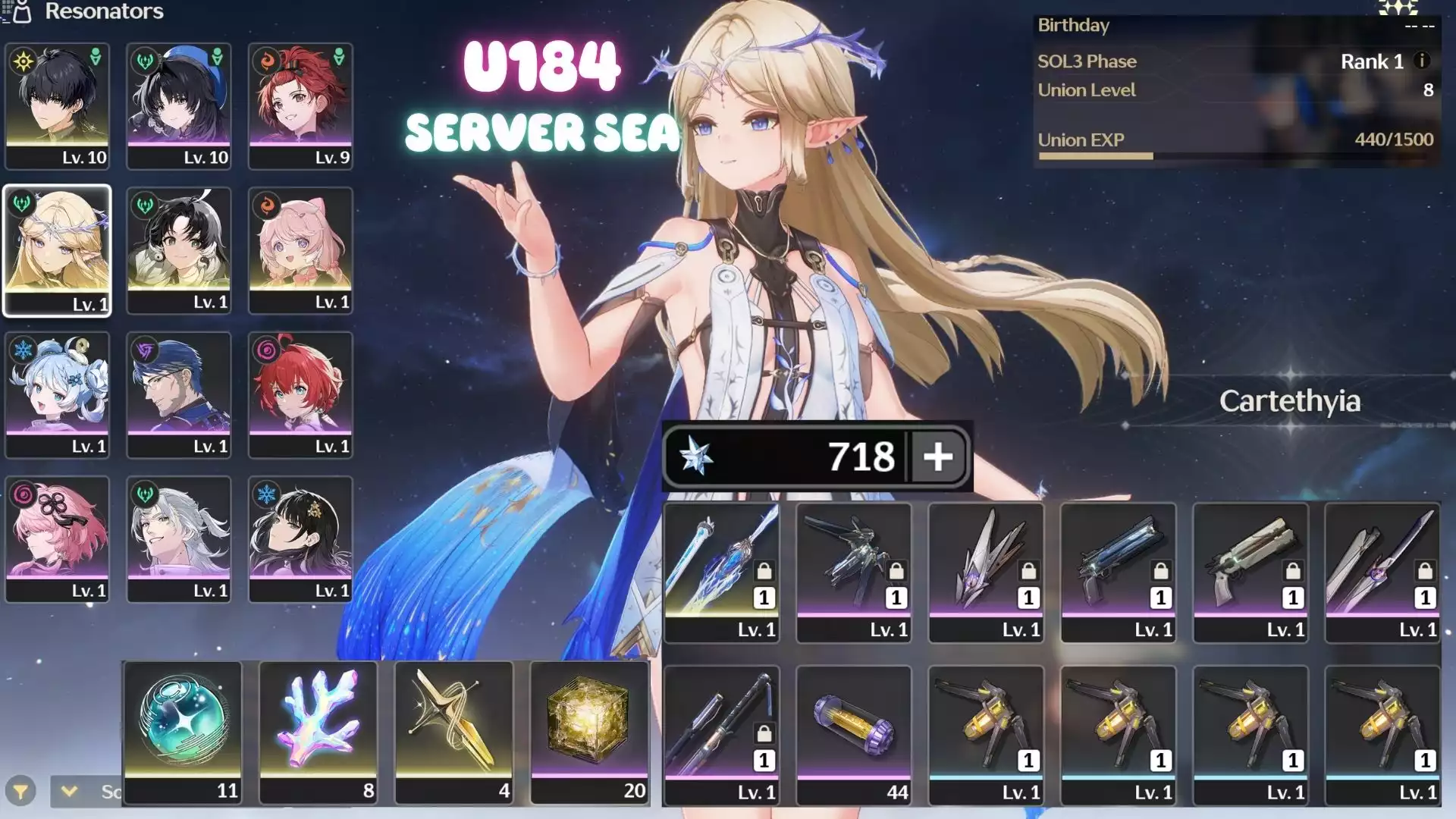
Task: Open the yellow filter funnel button
Action: [20, 792]
